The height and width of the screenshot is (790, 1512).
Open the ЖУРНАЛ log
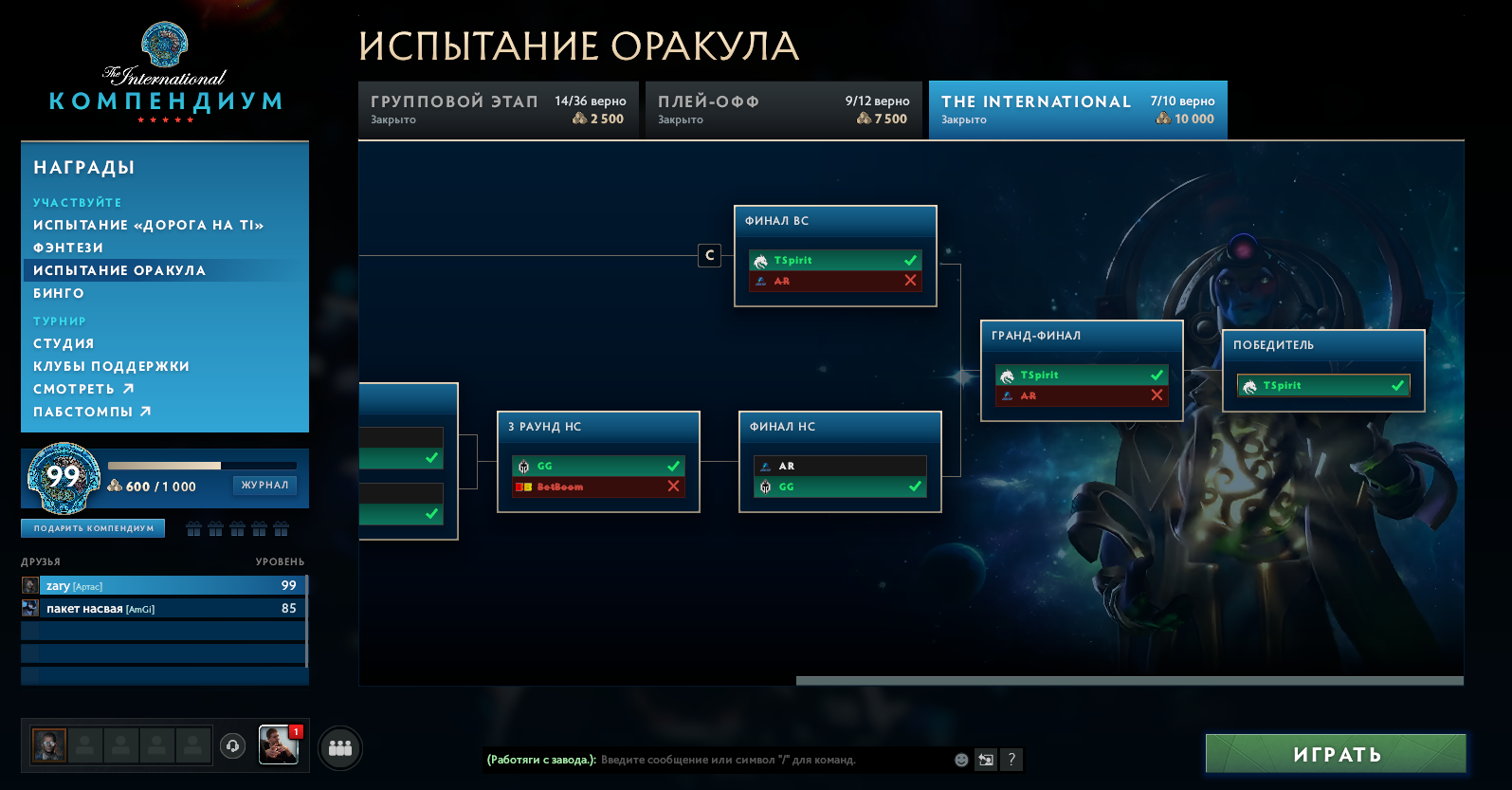(264, 486)
